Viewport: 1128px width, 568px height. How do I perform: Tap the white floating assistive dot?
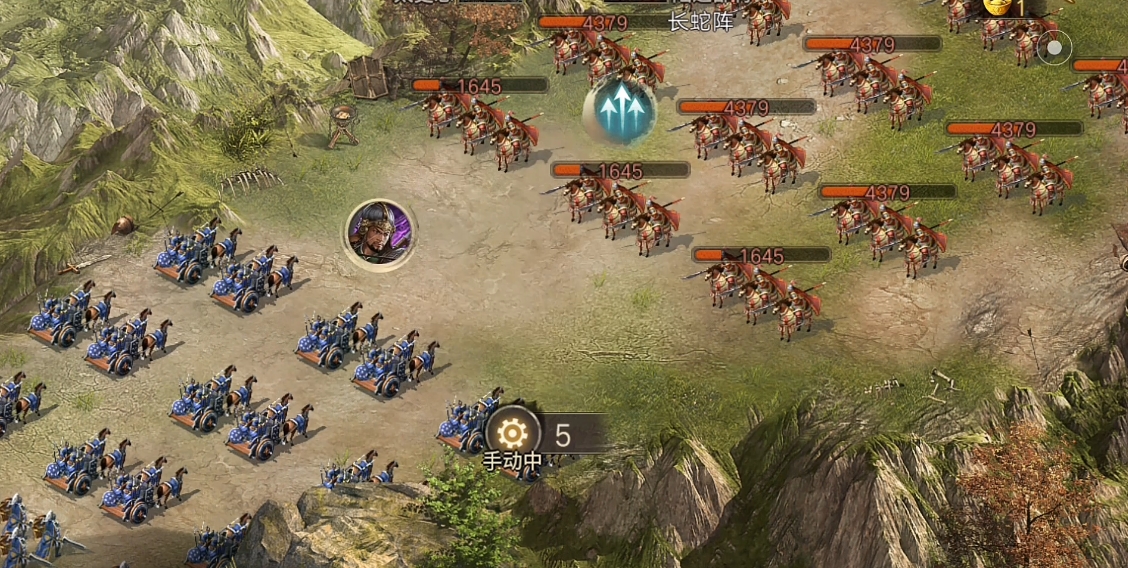pos(1053,47)
